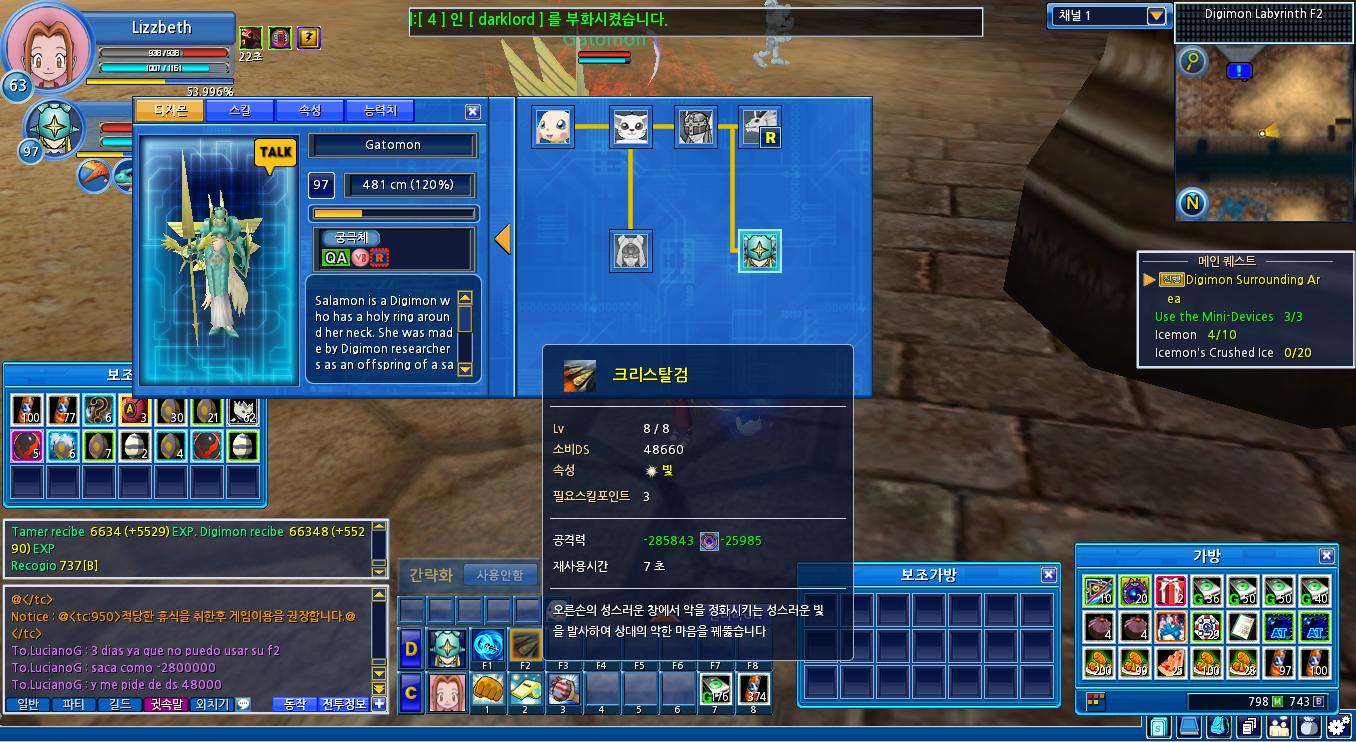Switch to the 스킬 tab
This screenshot has height=742, width=1356.
tap(239, 111)
